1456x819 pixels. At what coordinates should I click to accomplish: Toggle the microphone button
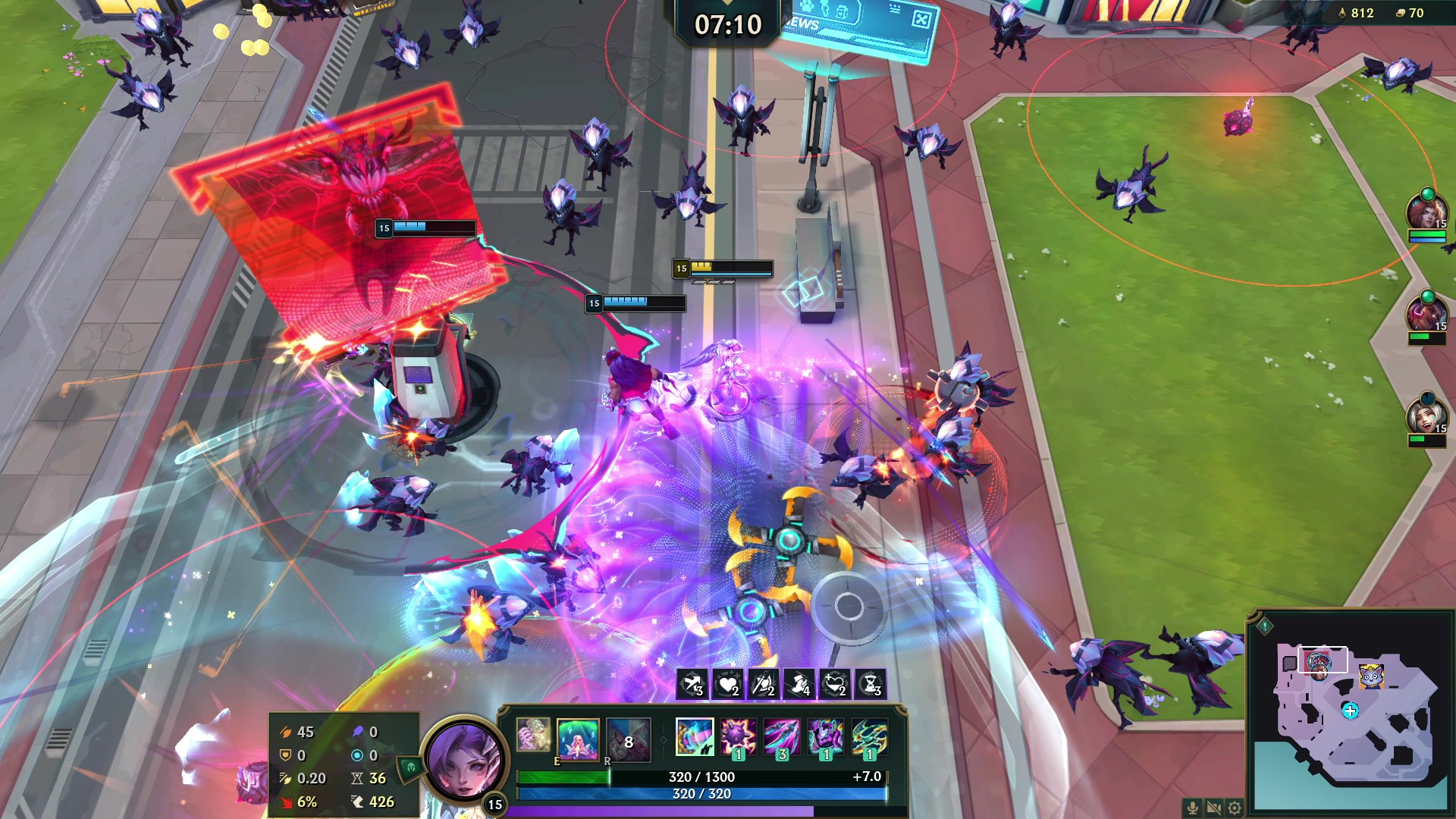1192,808
